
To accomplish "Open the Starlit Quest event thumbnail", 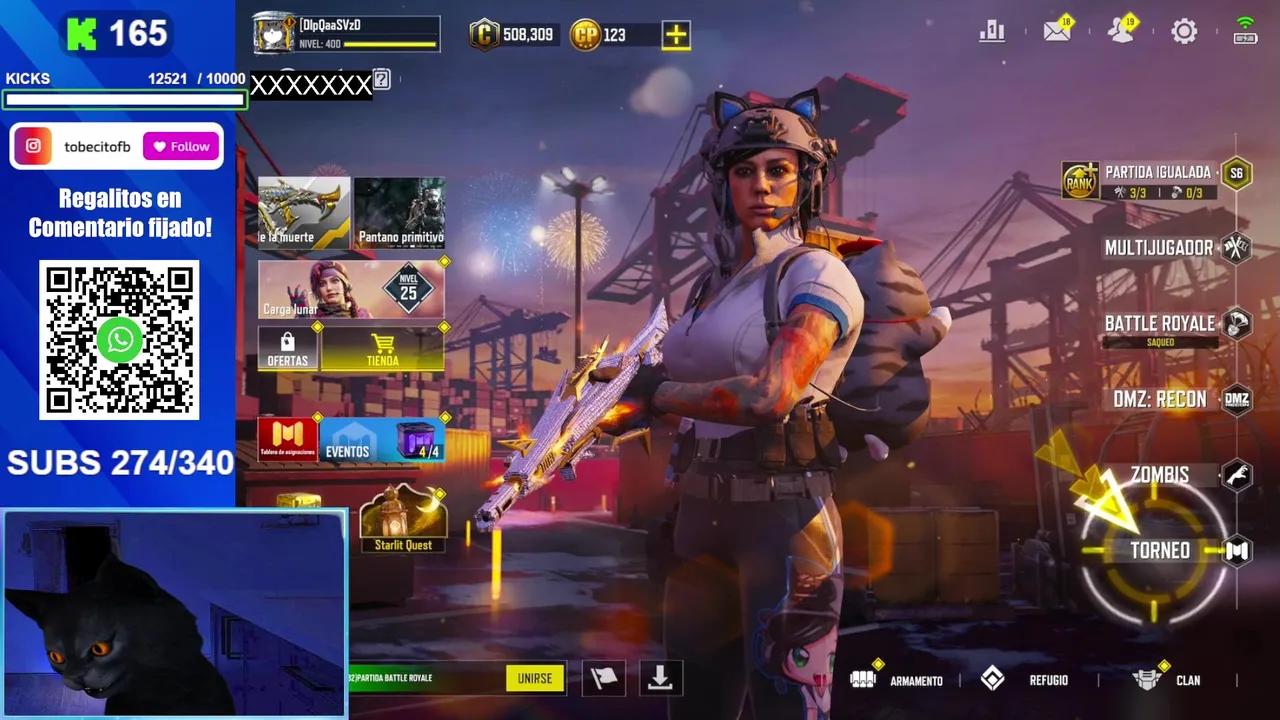I will click(403, 516).
